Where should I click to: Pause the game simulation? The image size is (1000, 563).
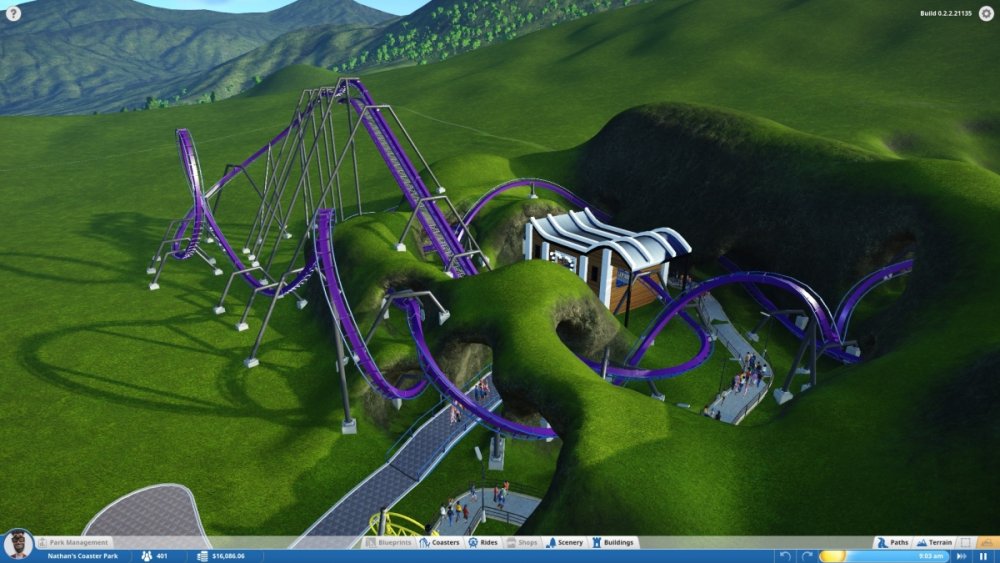click(x=983, y=556)
